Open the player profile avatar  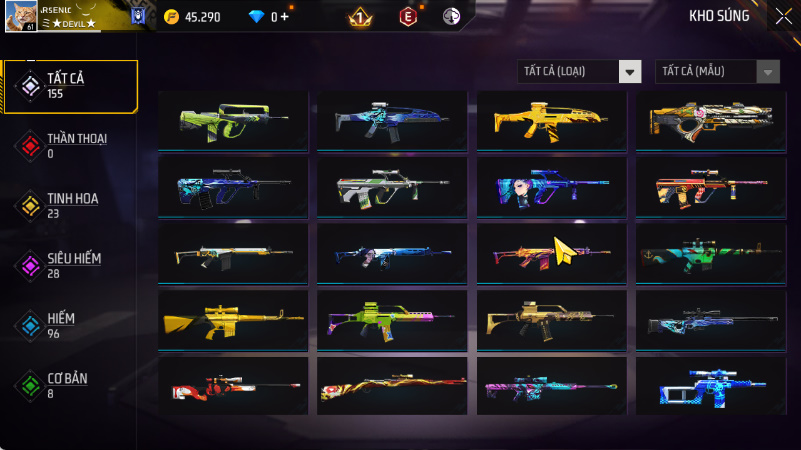[x=20, y=16]
